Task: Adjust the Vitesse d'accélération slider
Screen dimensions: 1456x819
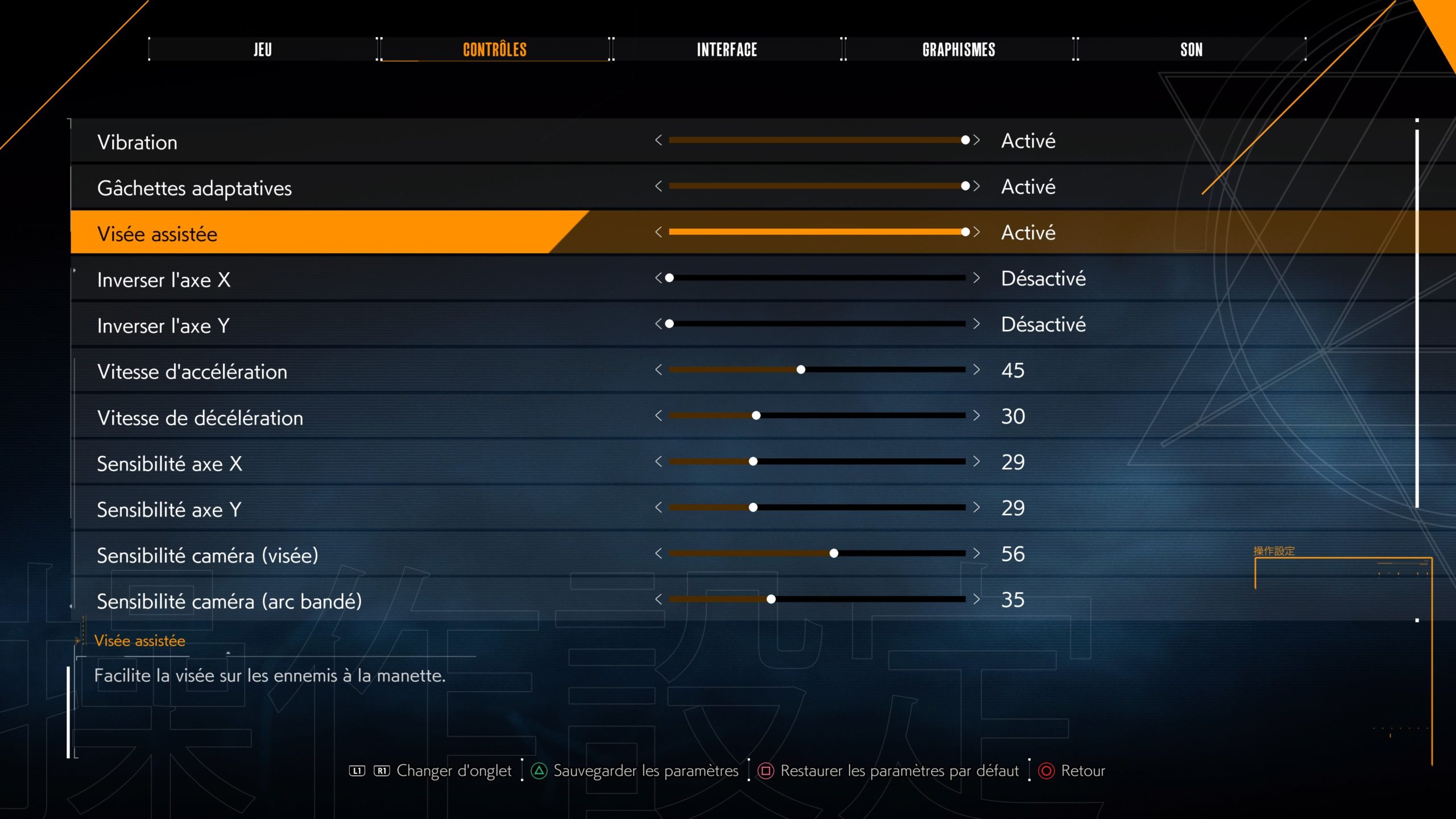Action: click(x=801, y=370)
